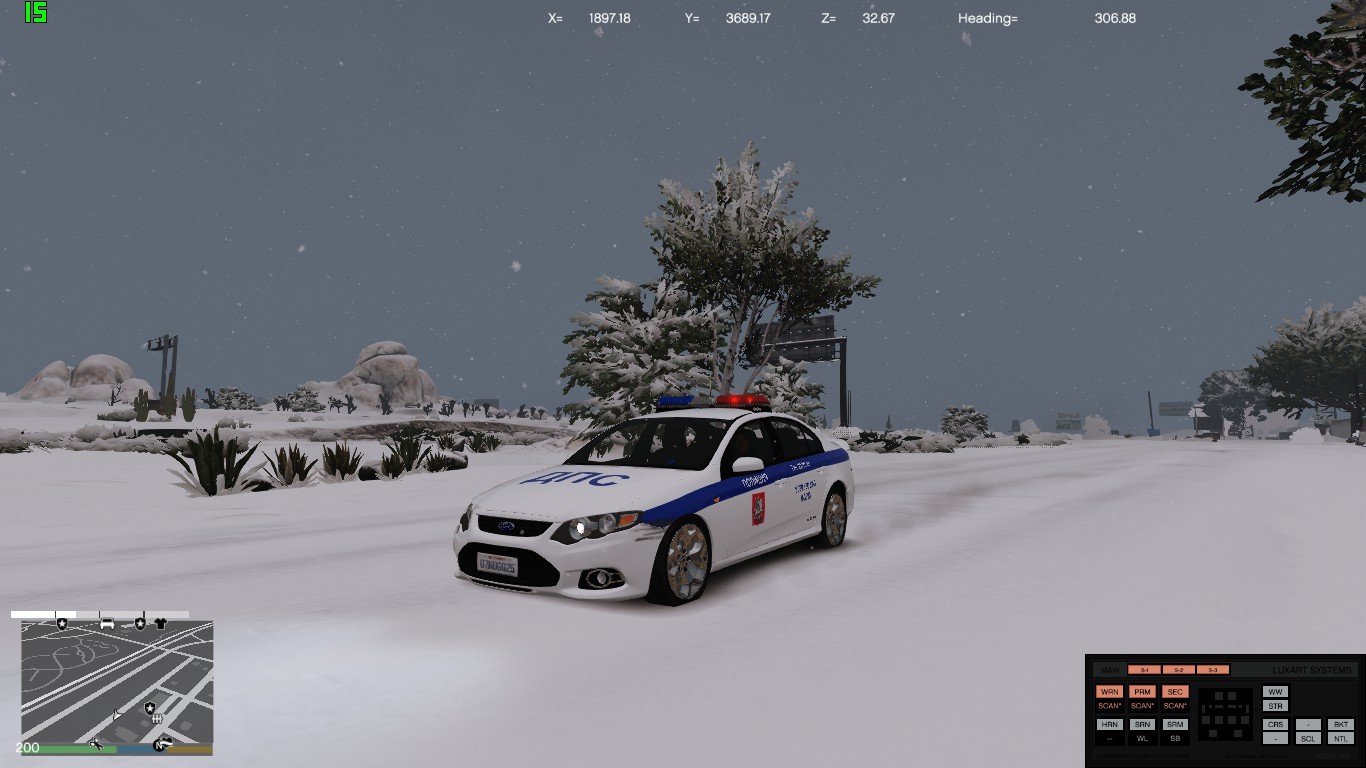Screen dimensions: 1366x768
Task: Click the clothing shirt marker on the minimap
Action: 159,623
